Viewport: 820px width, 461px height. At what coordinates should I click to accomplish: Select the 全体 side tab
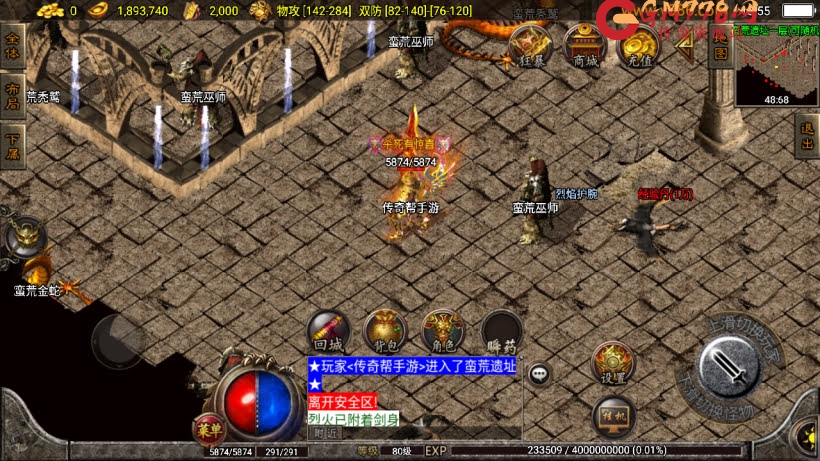(12, 46)
